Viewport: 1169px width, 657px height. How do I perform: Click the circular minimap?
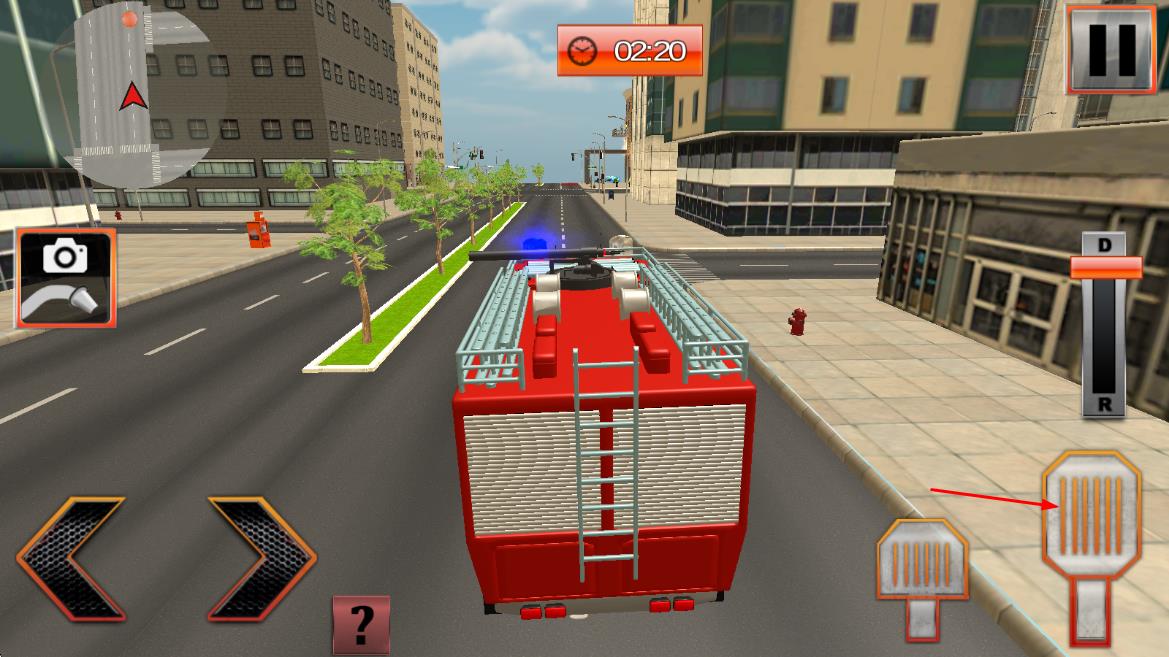click(129, 96)
